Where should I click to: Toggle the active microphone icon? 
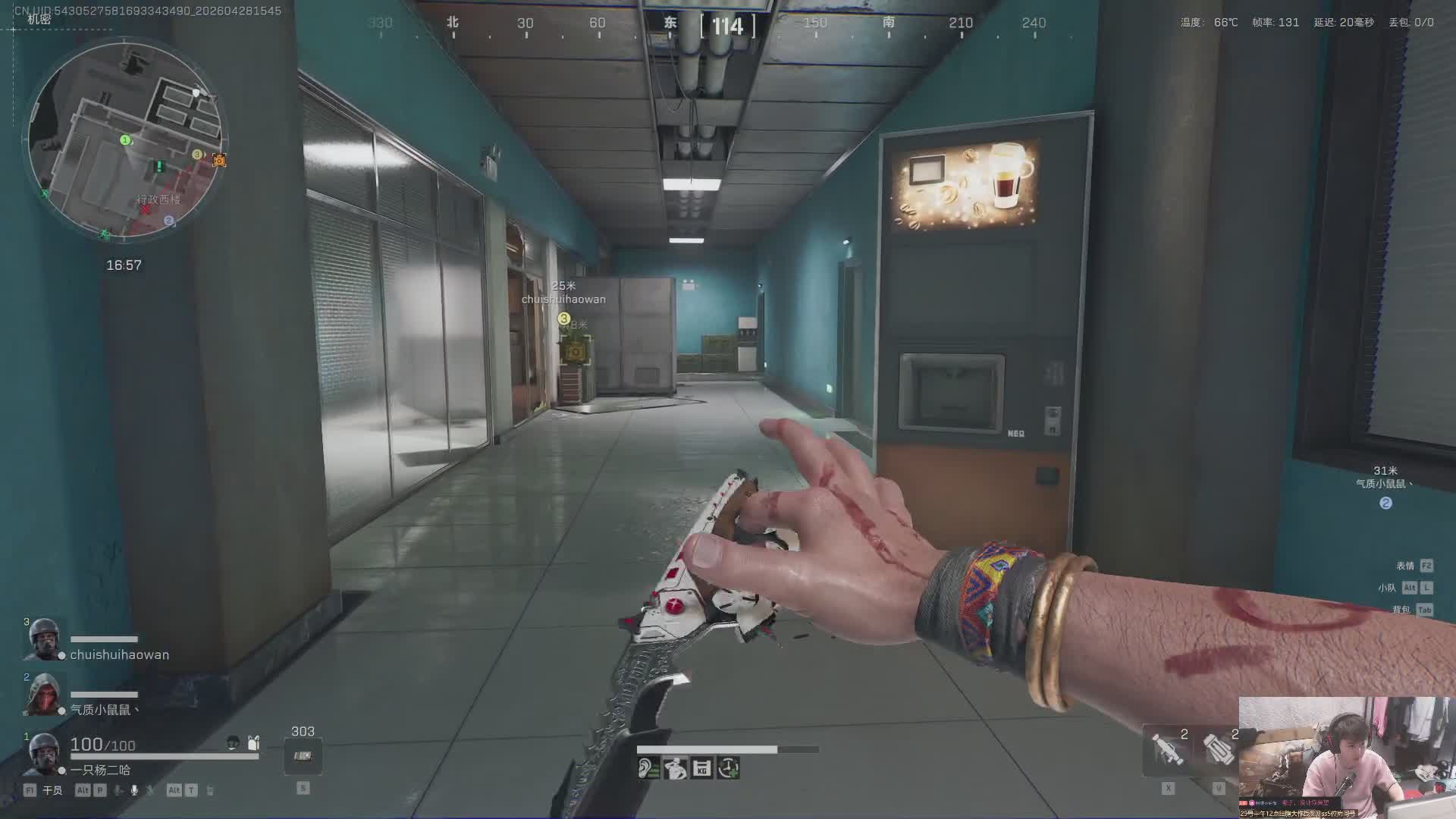134,790
